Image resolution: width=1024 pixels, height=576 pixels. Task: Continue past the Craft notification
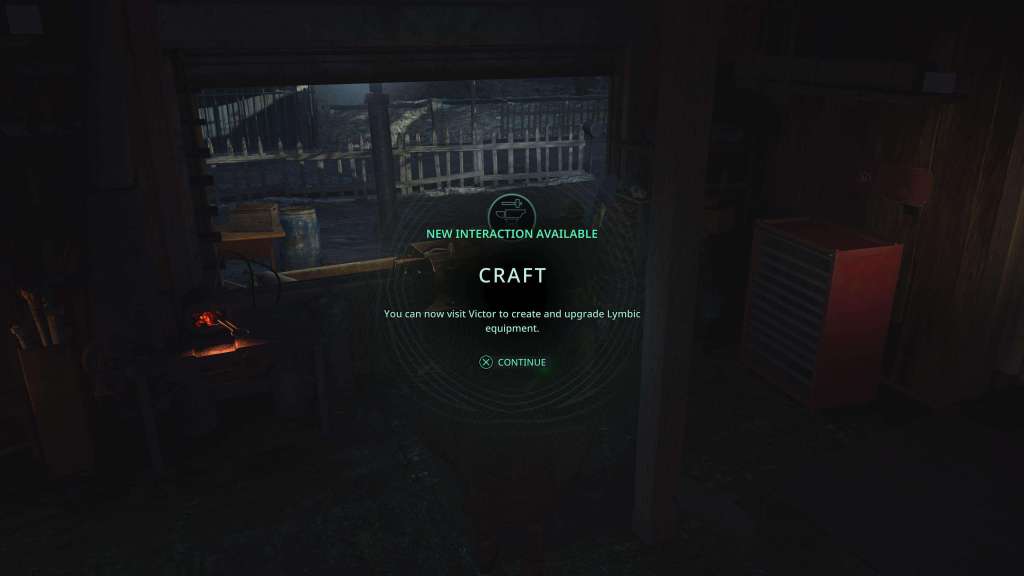pos(513,362)
